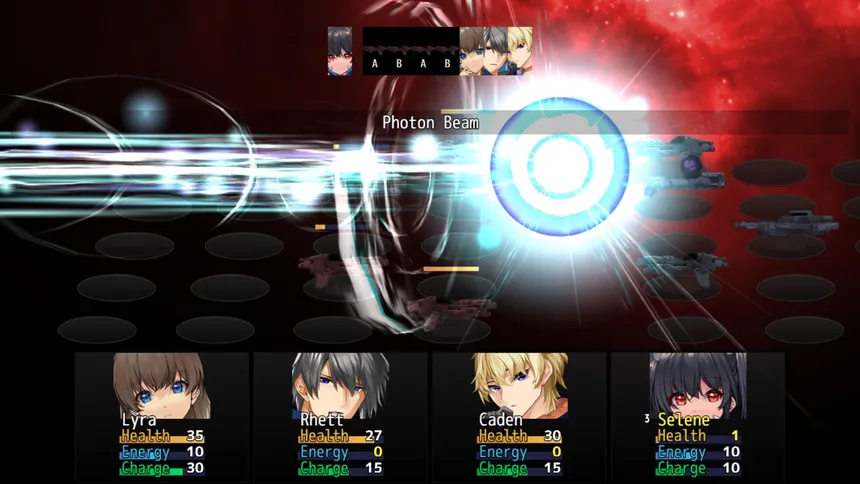Select Lyra's party status panel
The image size is (860, 484).
(x=162, y=414)
